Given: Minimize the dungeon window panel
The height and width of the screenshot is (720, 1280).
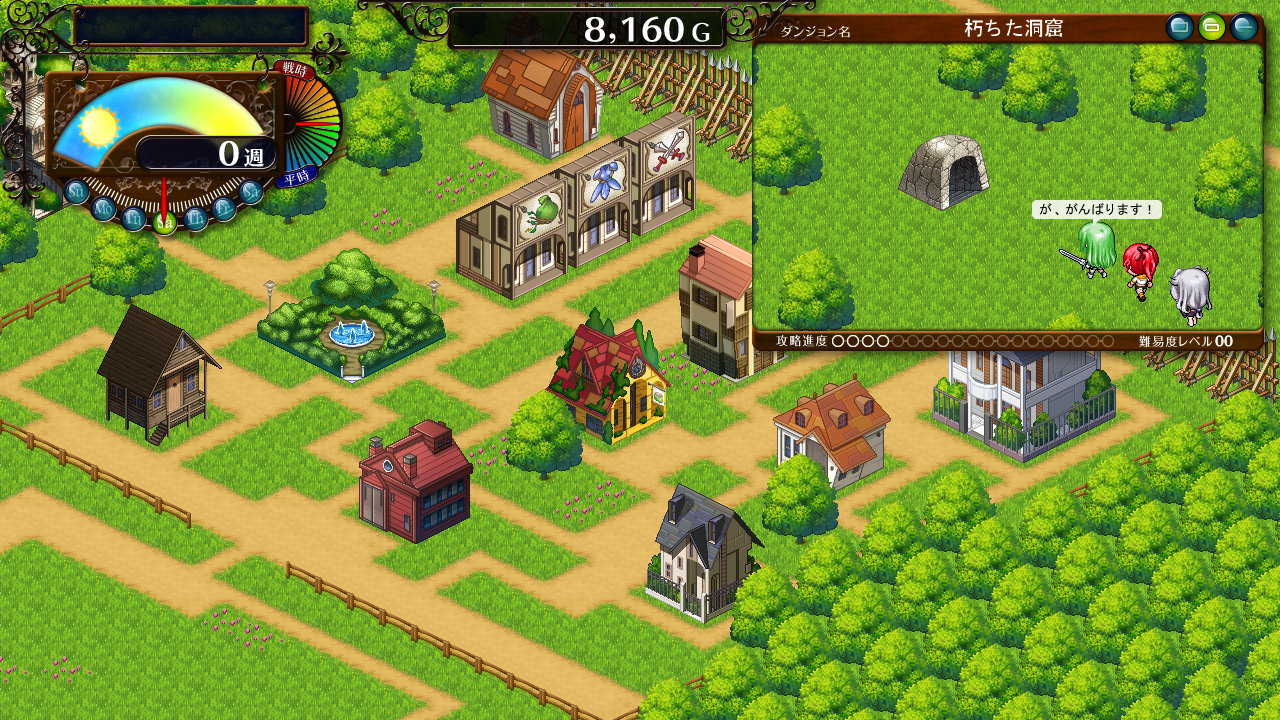Looking at the screenshot, I should pos(1244,27).
